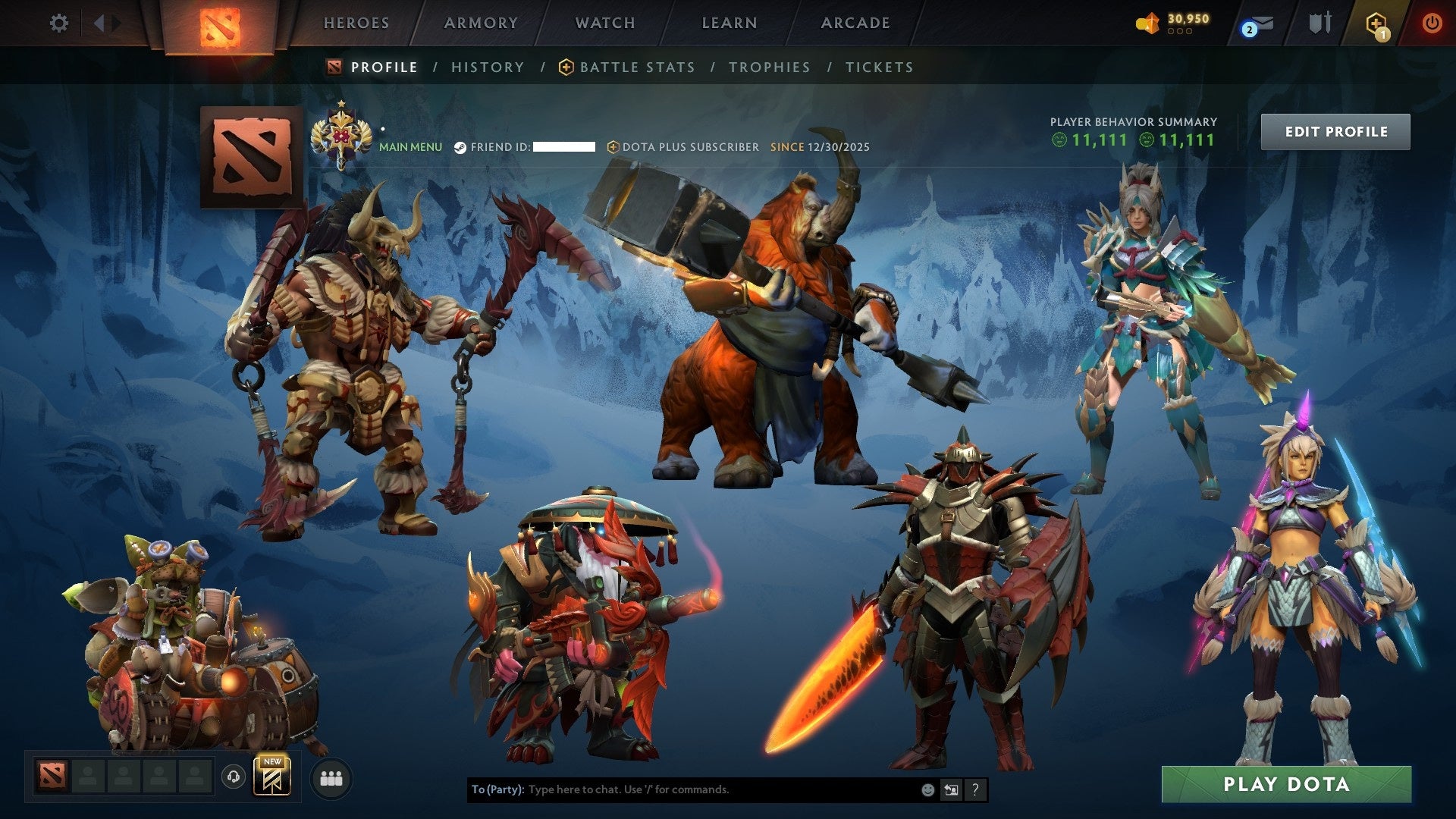Image resolution: width=1456 pixels, height=819 pixels.
Task: Click inside the party chat input field
Action: [682, 789]
